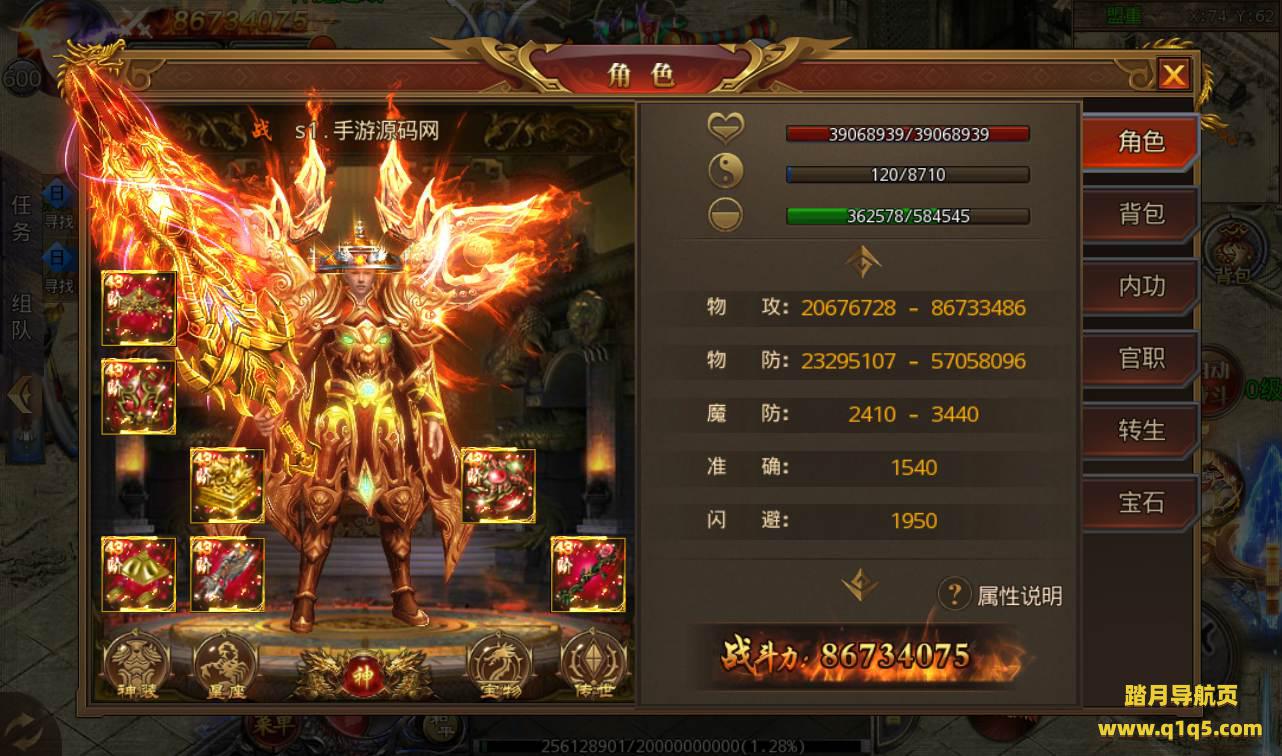Select the golden seal equipment slot
The image size is (1282, 756).
[227, 485]
